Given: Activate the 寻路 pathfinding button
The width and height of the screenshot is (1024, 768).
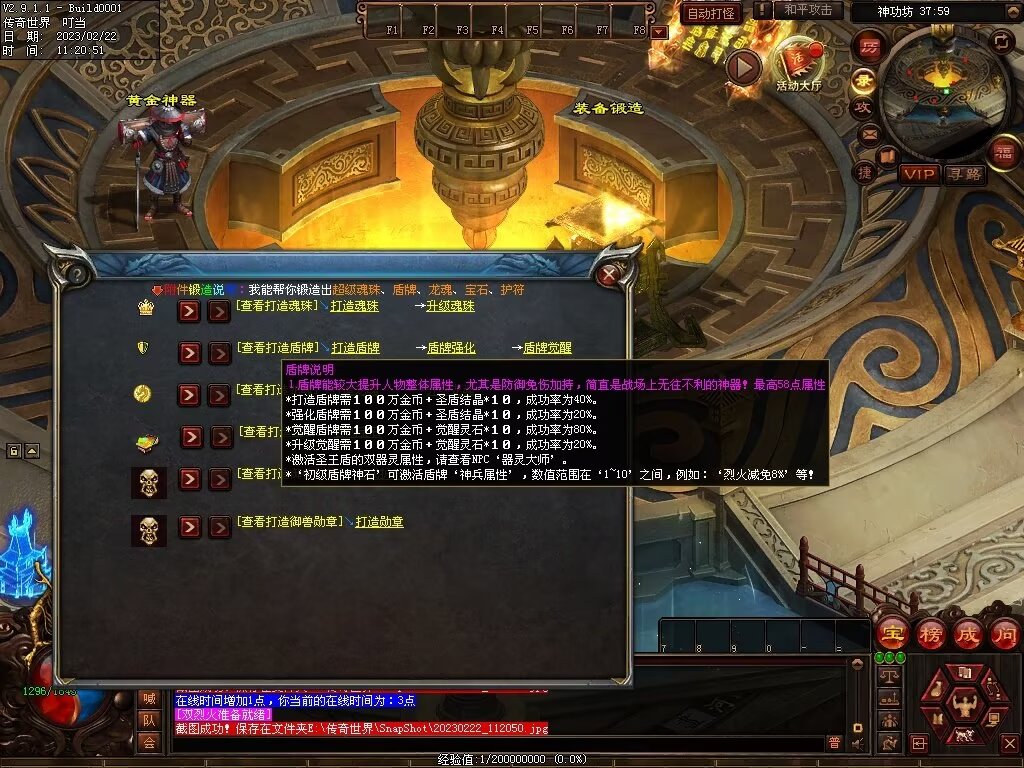Looking at the screenshot, I should 965,174.
